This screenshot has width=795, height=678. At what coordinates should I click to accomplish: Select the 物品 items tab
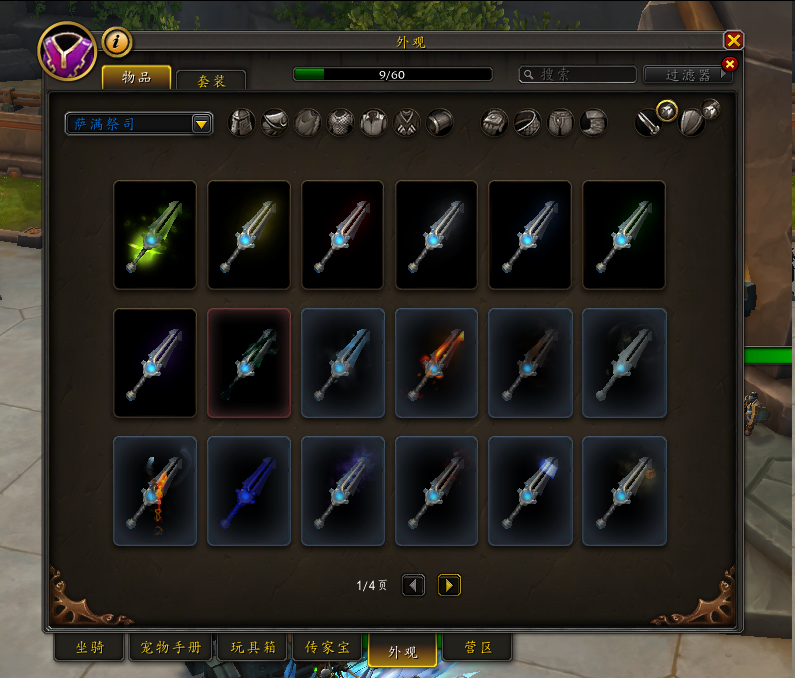pos(136,77)
